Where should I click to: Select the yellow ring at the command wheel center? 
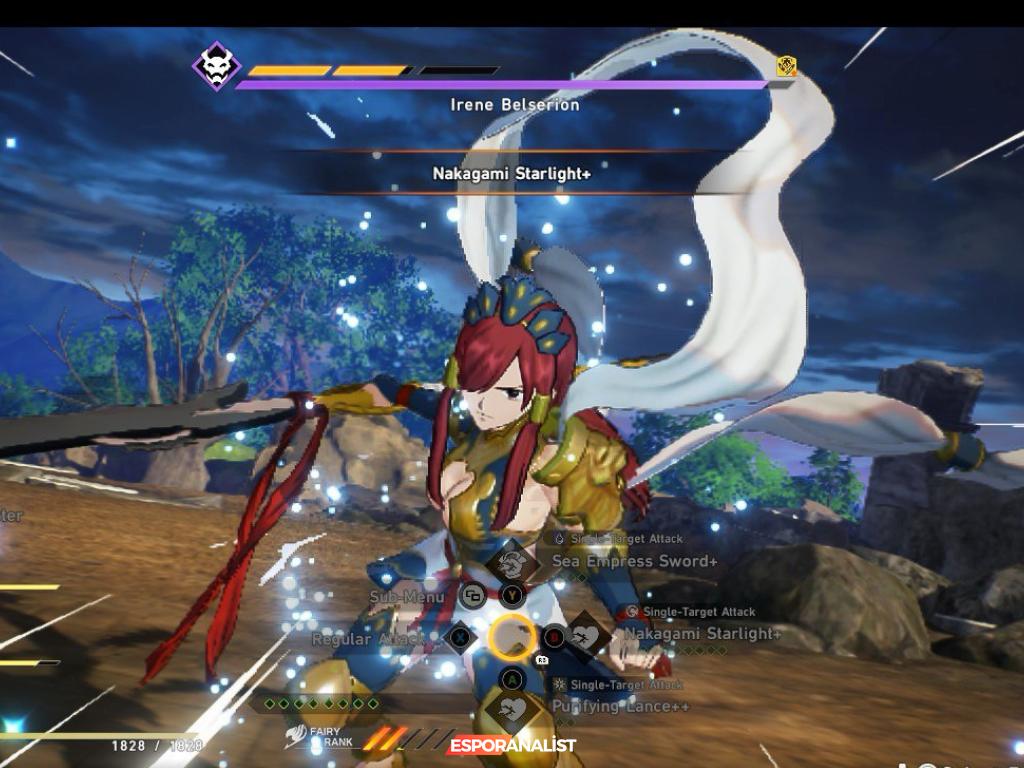pos(512,636)
